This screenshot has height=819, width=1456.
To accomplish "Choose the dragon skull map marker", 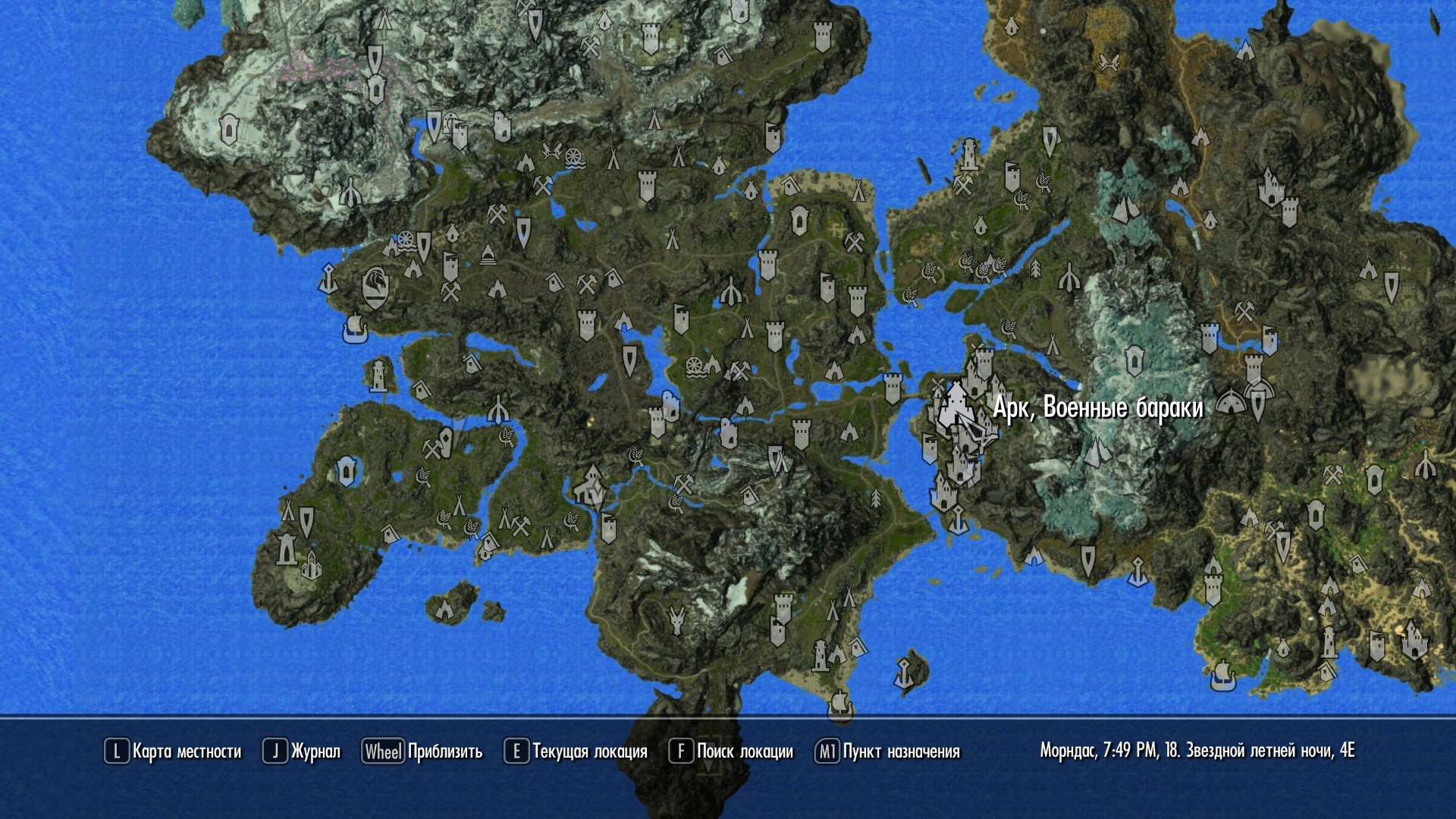I will 676,620.
